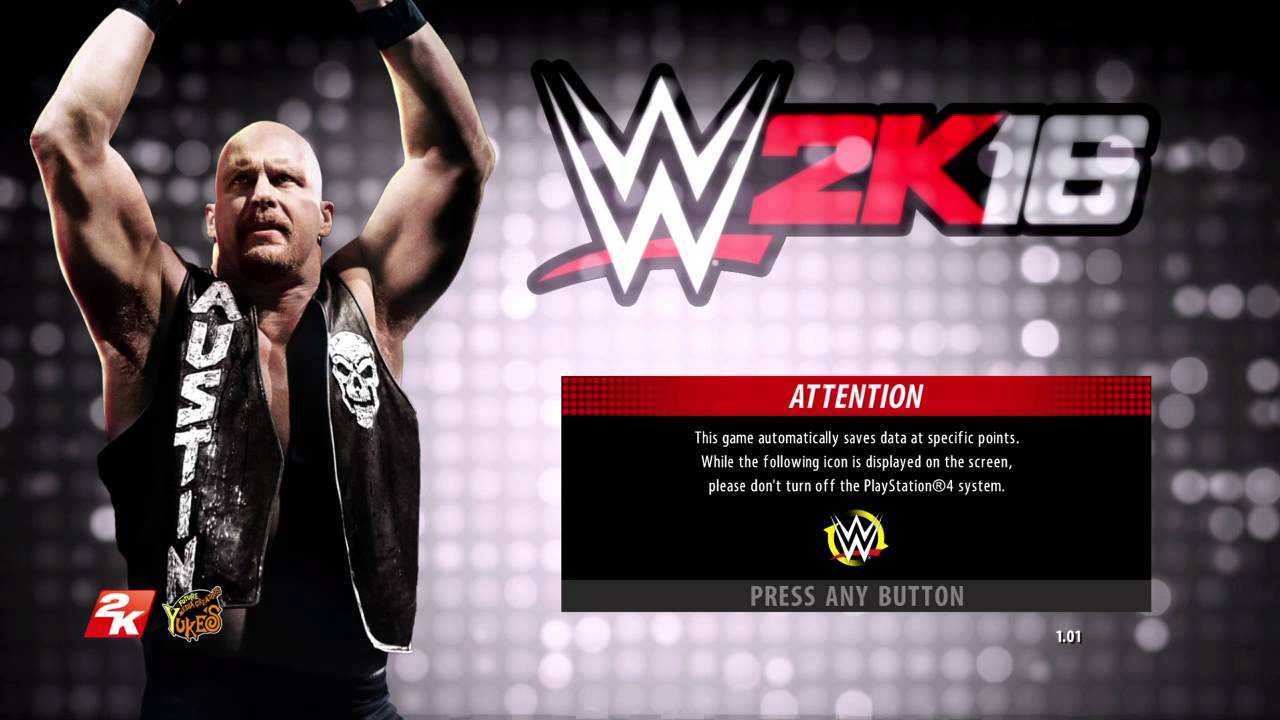
Task: Click the PRESS ANY BUTTON prompt
Action: (855, 597)
